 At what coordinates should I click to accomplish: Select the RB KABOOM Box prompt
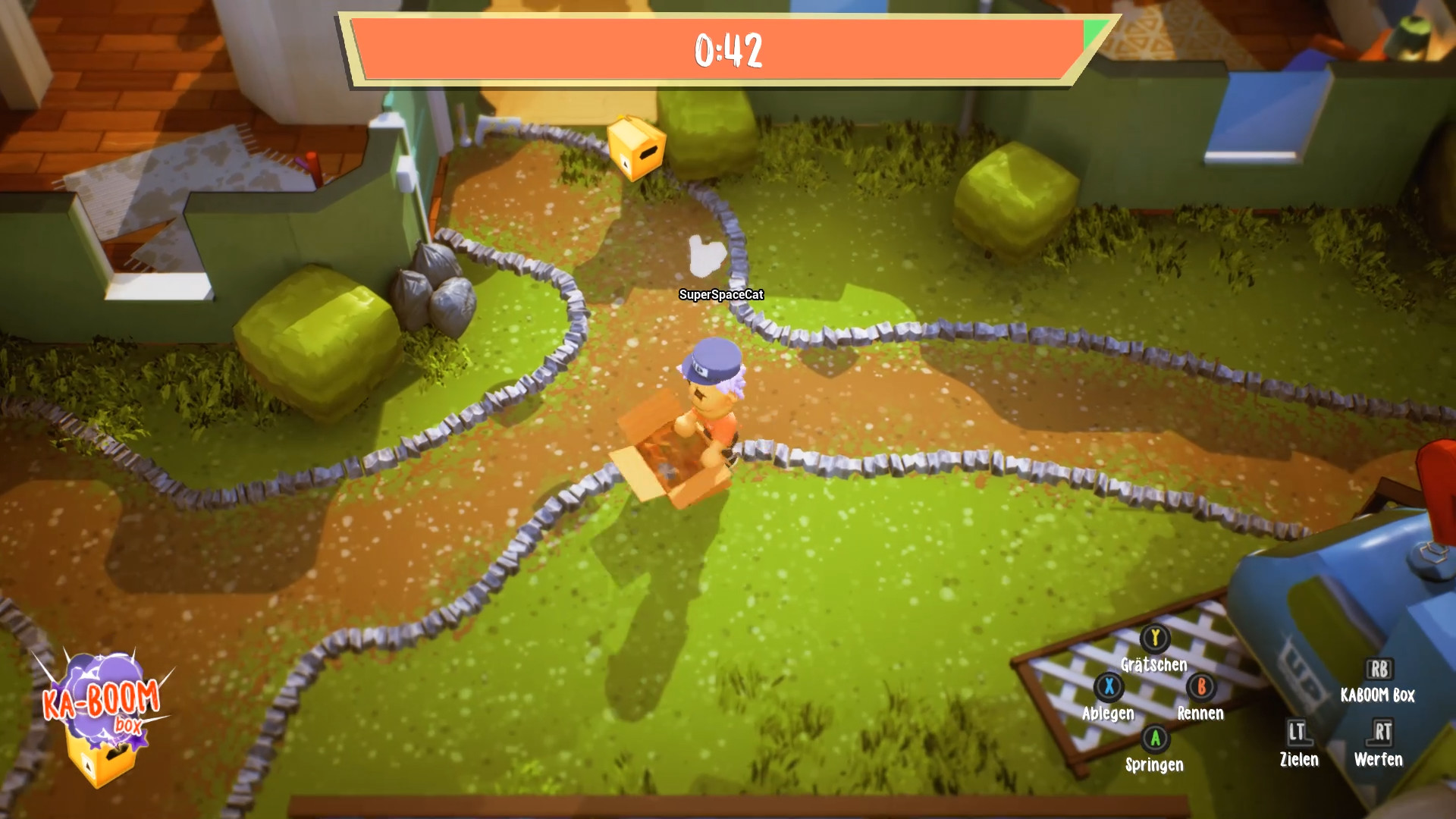tap(1379, 670)
